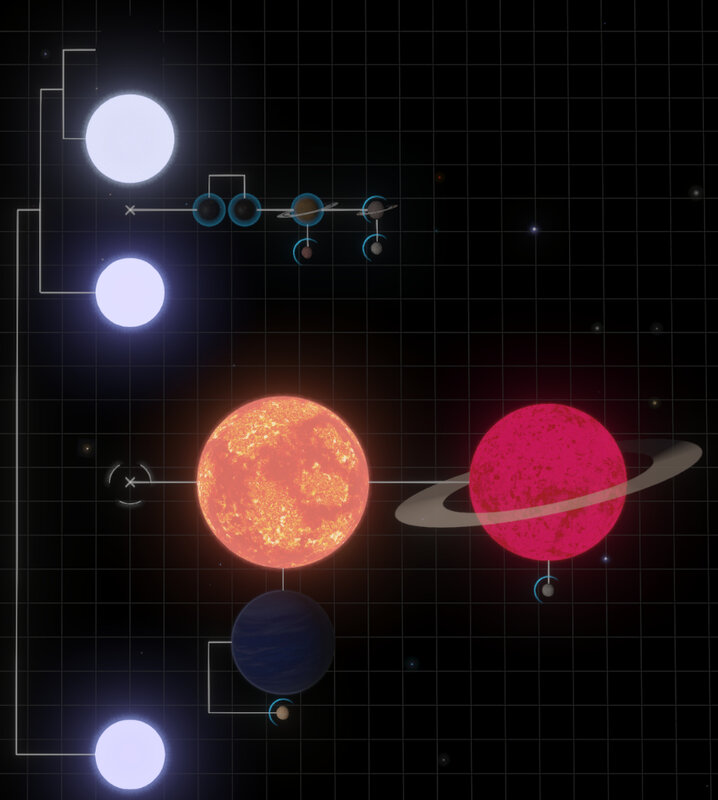This screenshot has width=718, height=800.
Task: Select the moon beneath the pink ringed star
Action: 547,591
